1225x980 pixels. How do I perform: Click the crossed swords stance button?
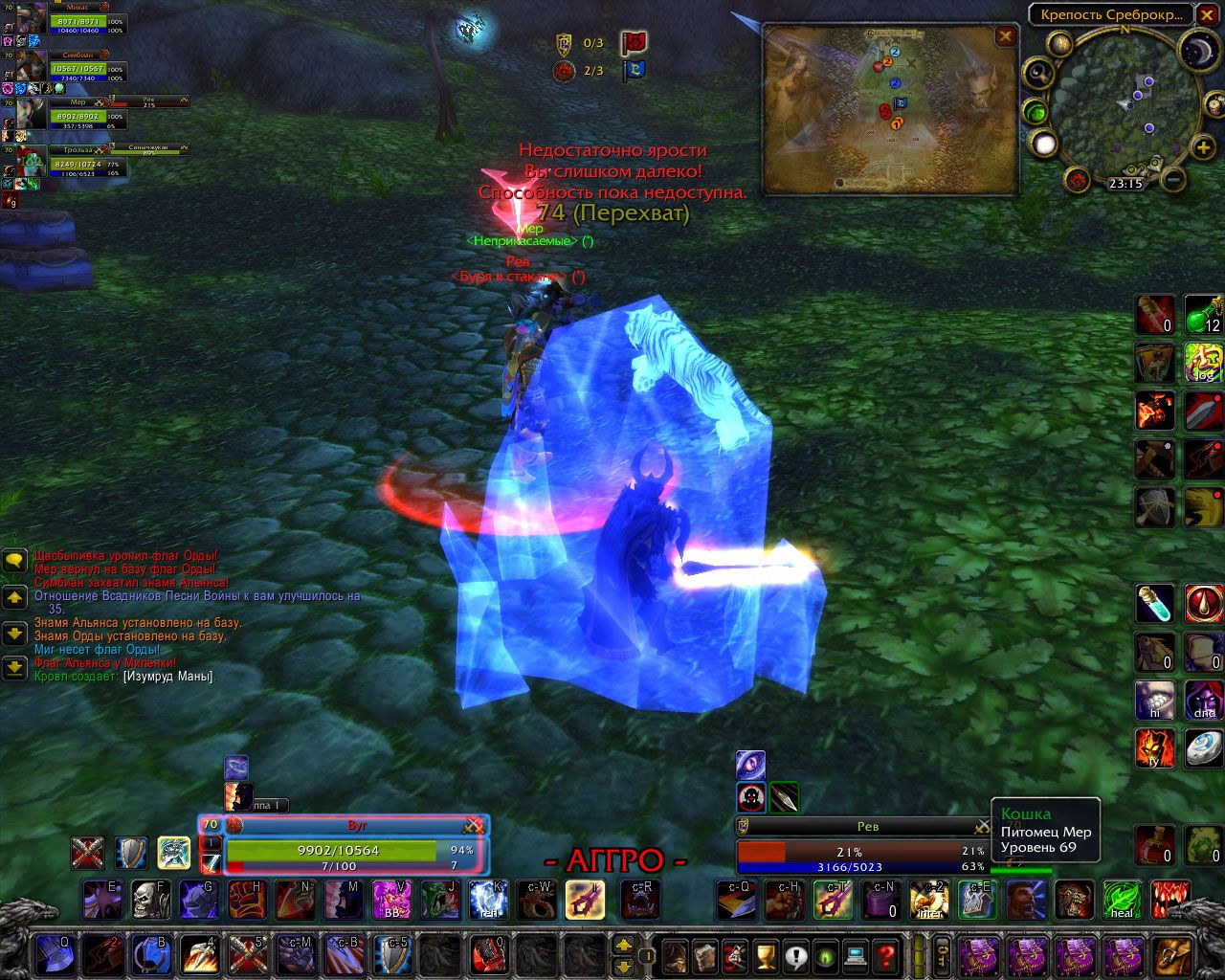[88, 852]
